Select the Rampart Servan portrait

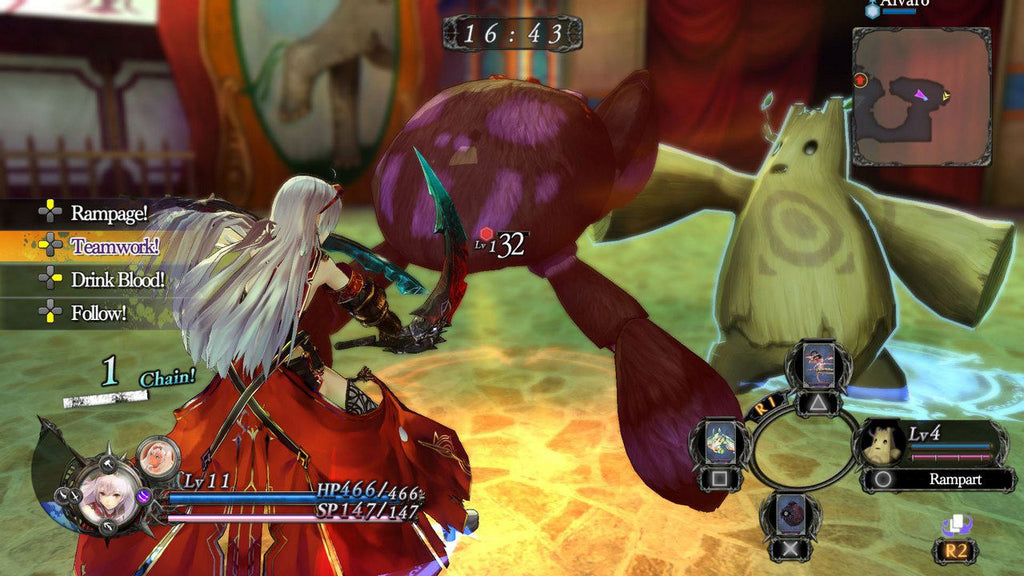click(x=880, y=446)
